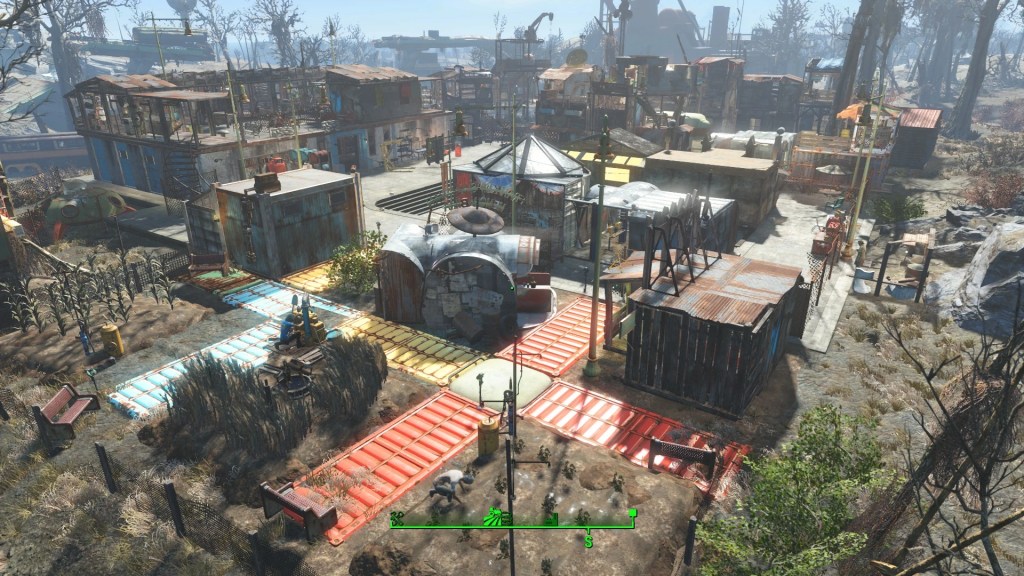Click the compass bar

tap(560, 526)
